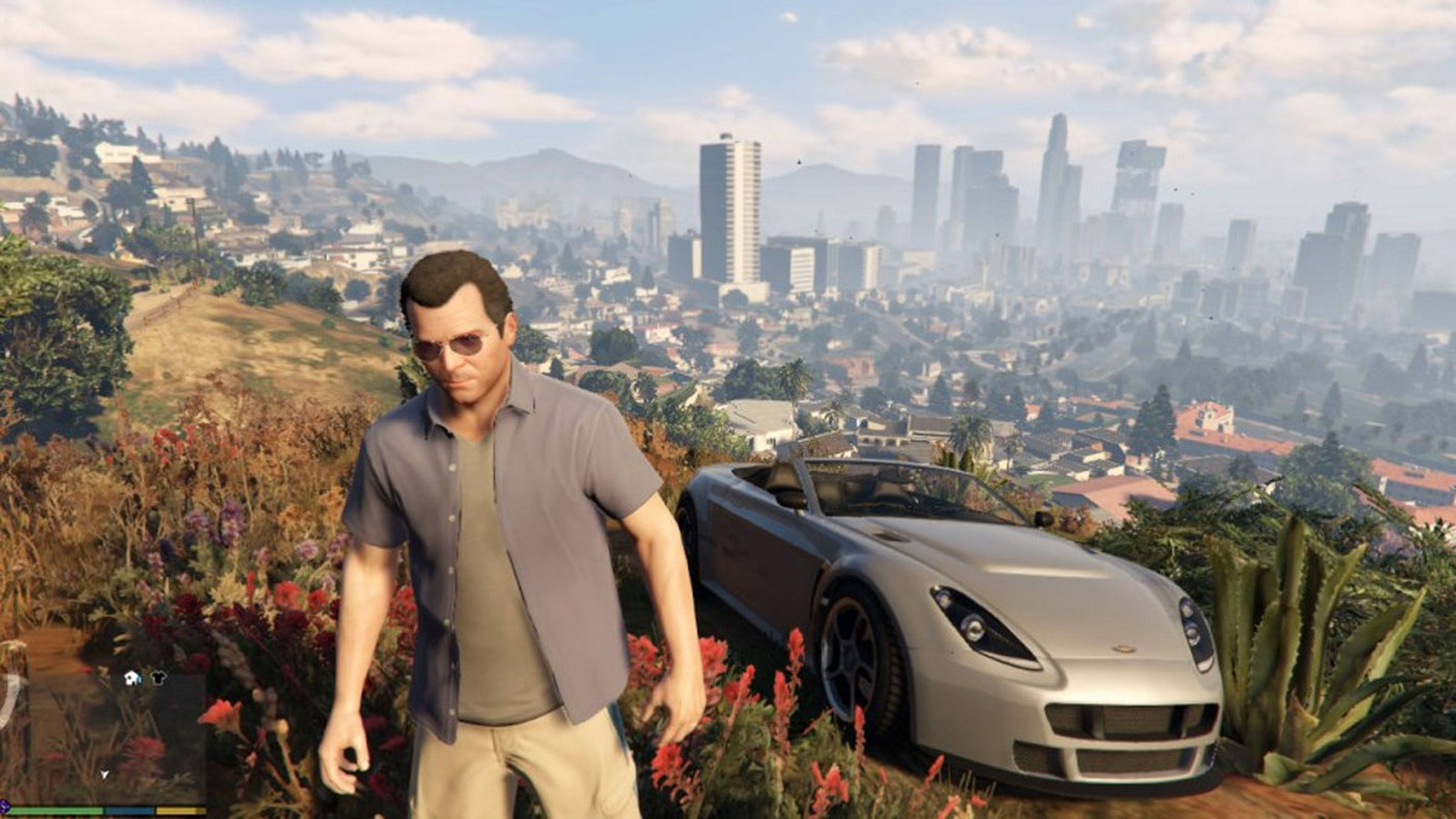Toggle the black t-shirt outfit selection

coord(159,678)
